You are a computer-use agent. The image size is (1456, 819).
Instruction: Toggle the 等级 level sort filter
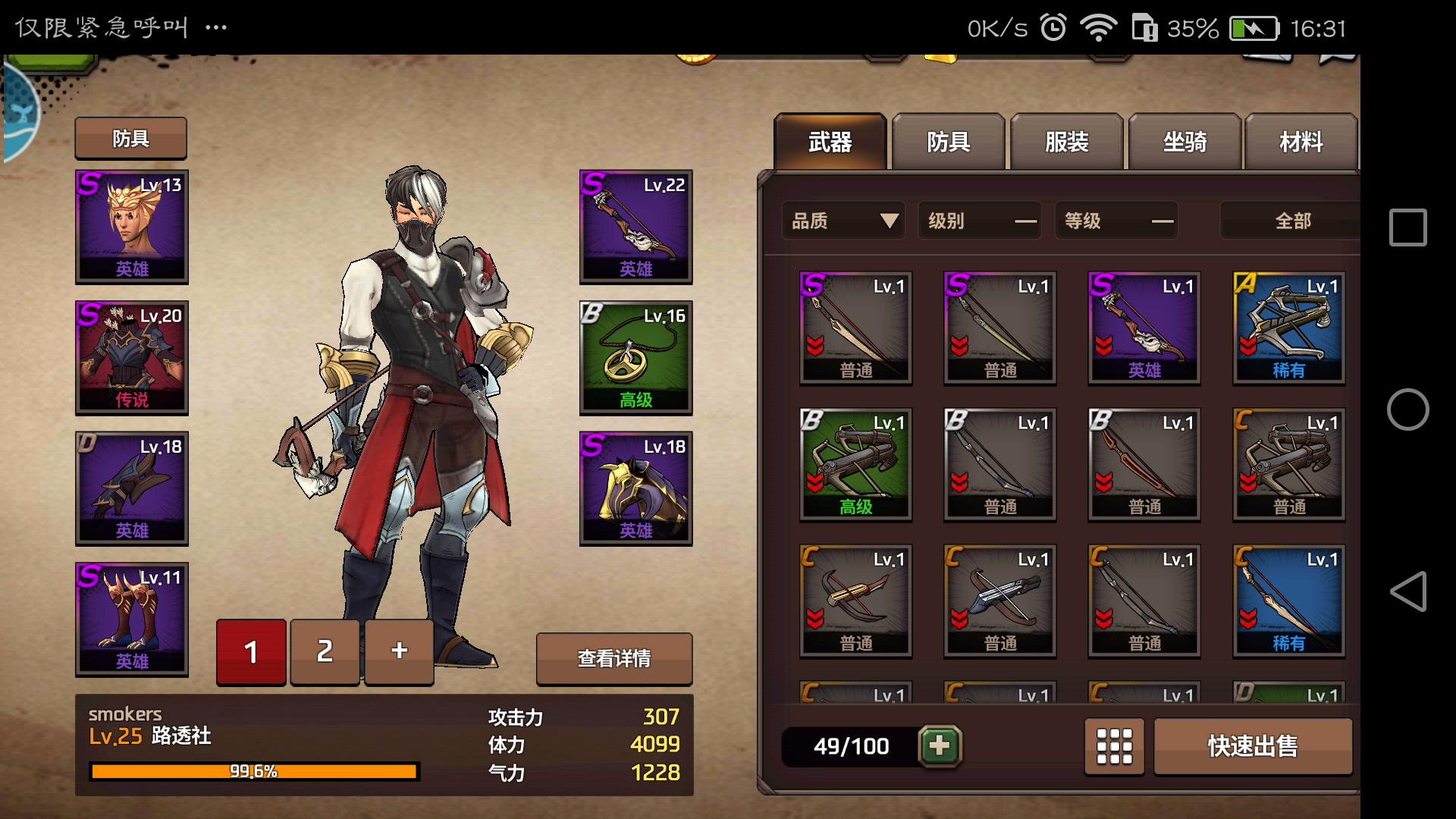coord(1116,221)
